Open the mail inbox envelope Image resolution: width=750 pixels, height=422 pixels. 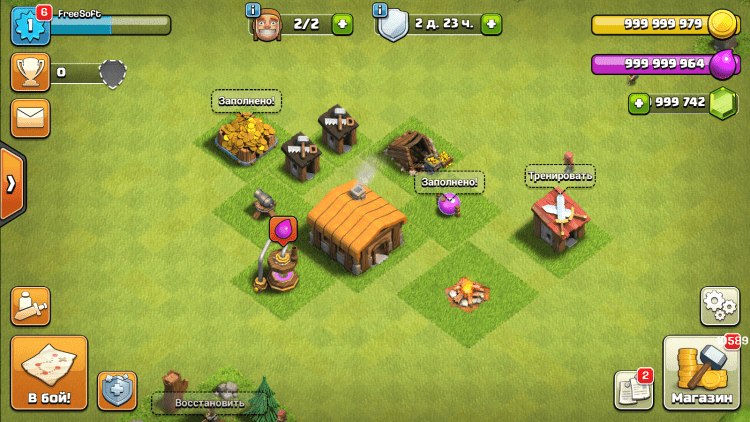pos(30,118)
